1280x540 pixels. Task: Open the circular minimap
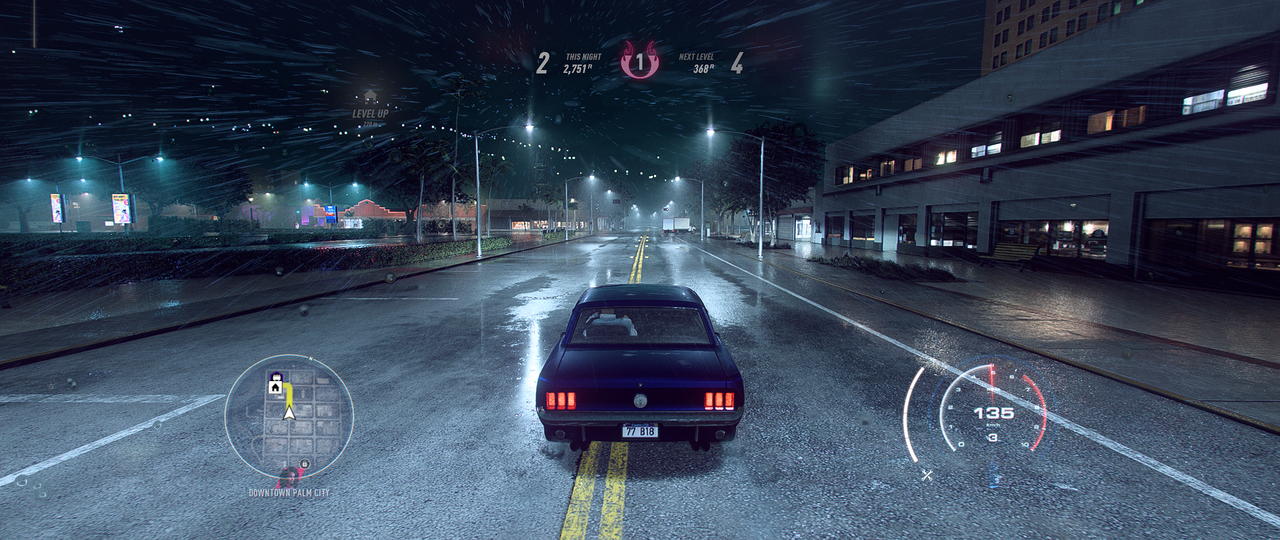[x=288, y=416]
